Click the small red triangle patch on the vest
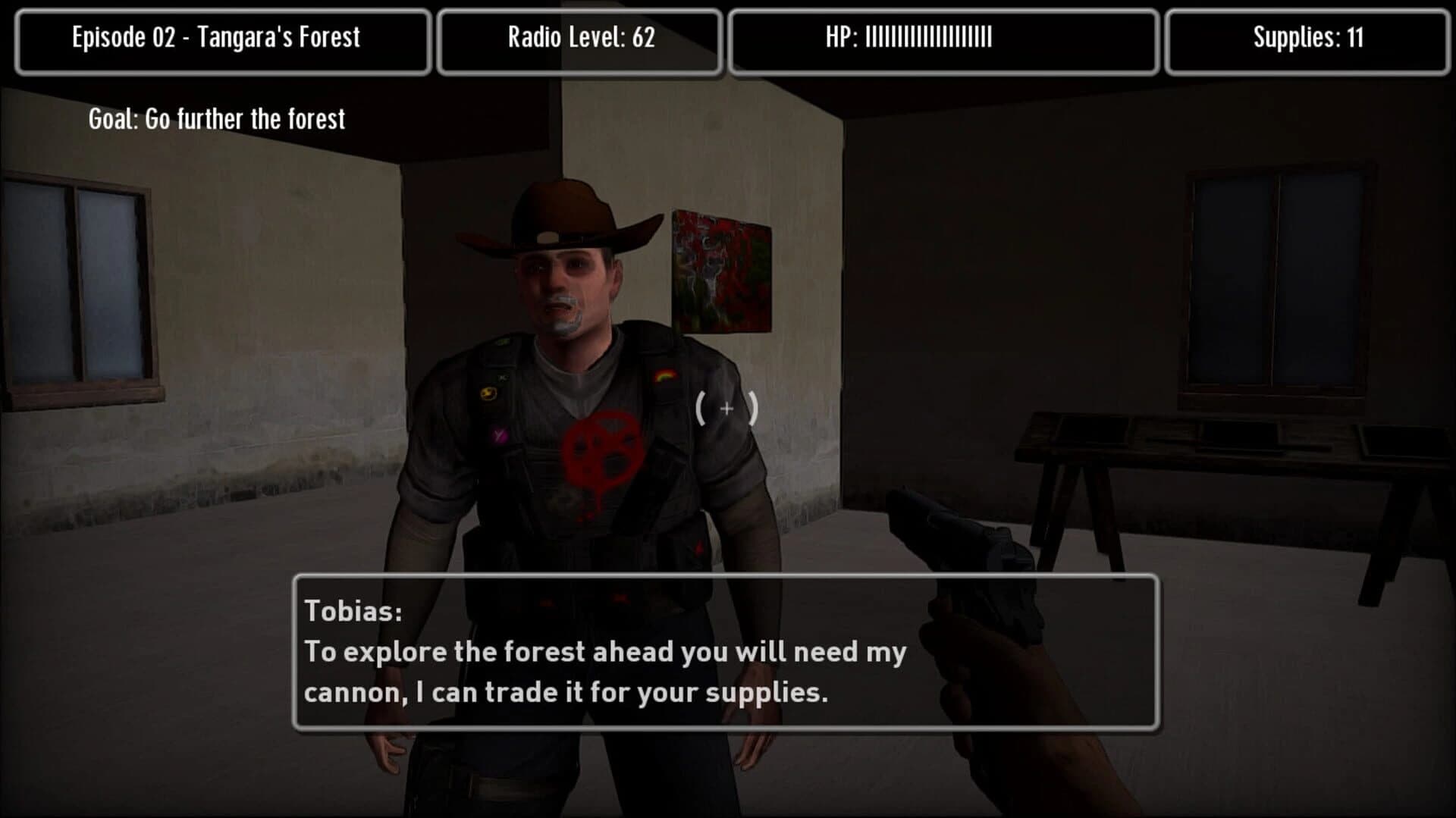This screenshot has height=818, width=1456. click(x=697, y=547)
